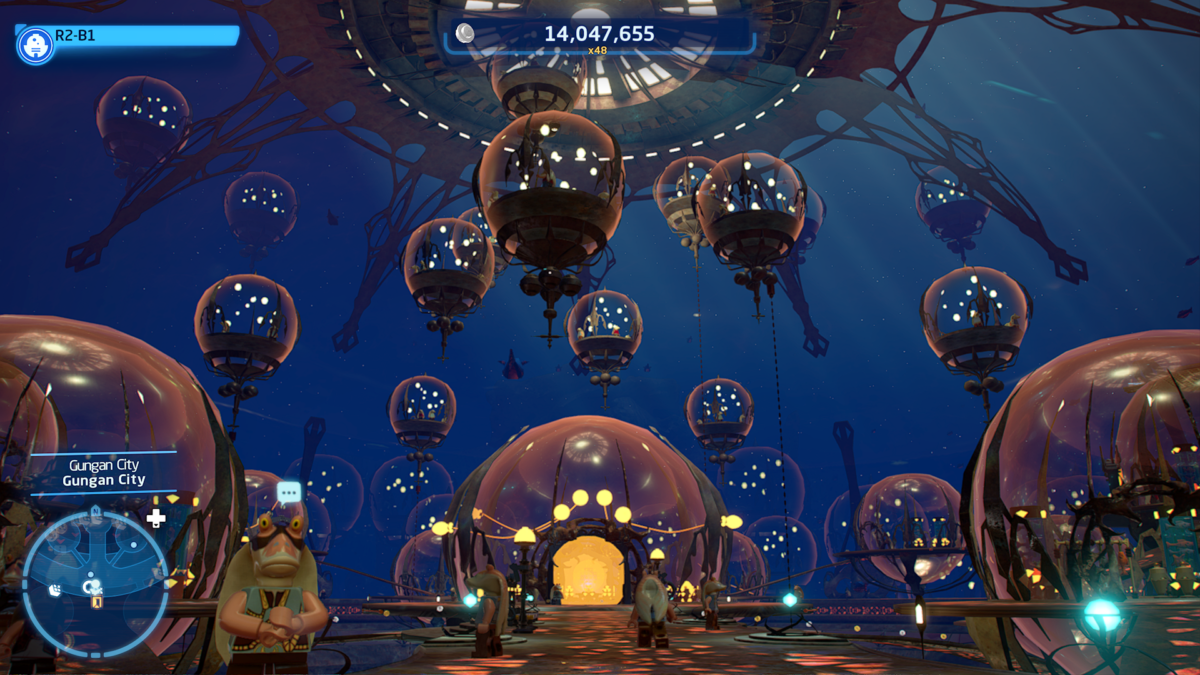
Task: Click the Gungan City location label
Action: tap(104, 473)
